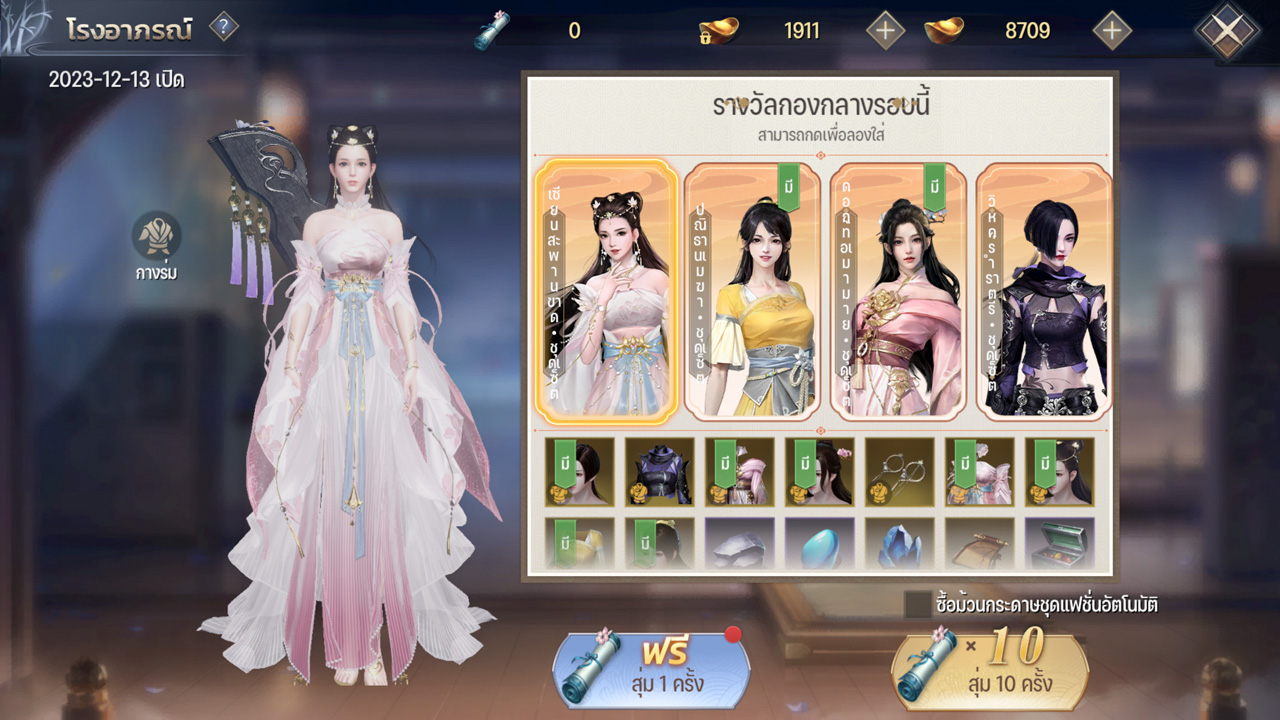Top up the 8709 gold ingot balance
The height and width of the screenshot is (720, 1280).
tap(1111, 30)
